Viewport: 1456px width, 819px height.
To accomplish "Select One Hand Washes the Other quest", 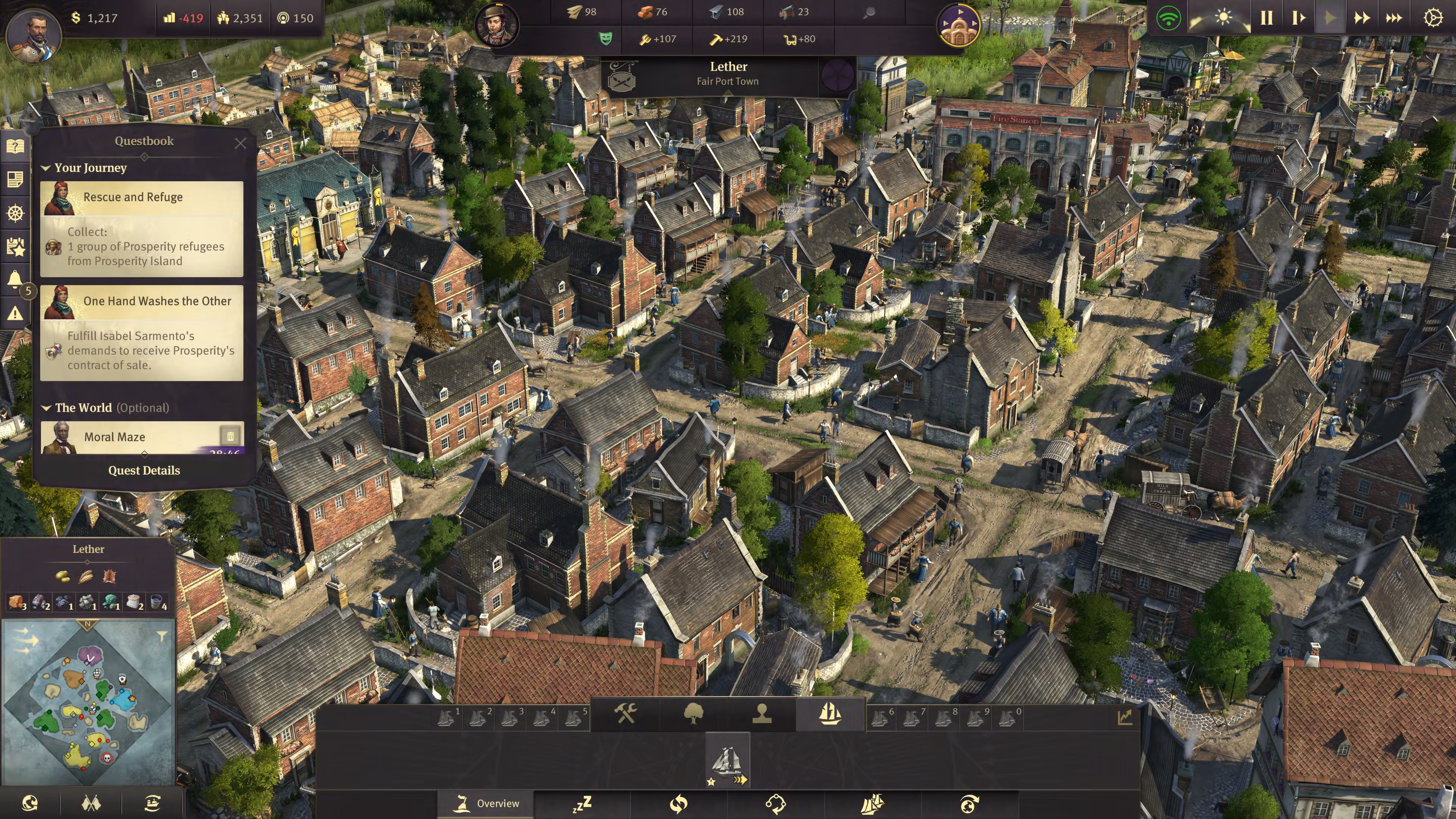I will [142, 301].
